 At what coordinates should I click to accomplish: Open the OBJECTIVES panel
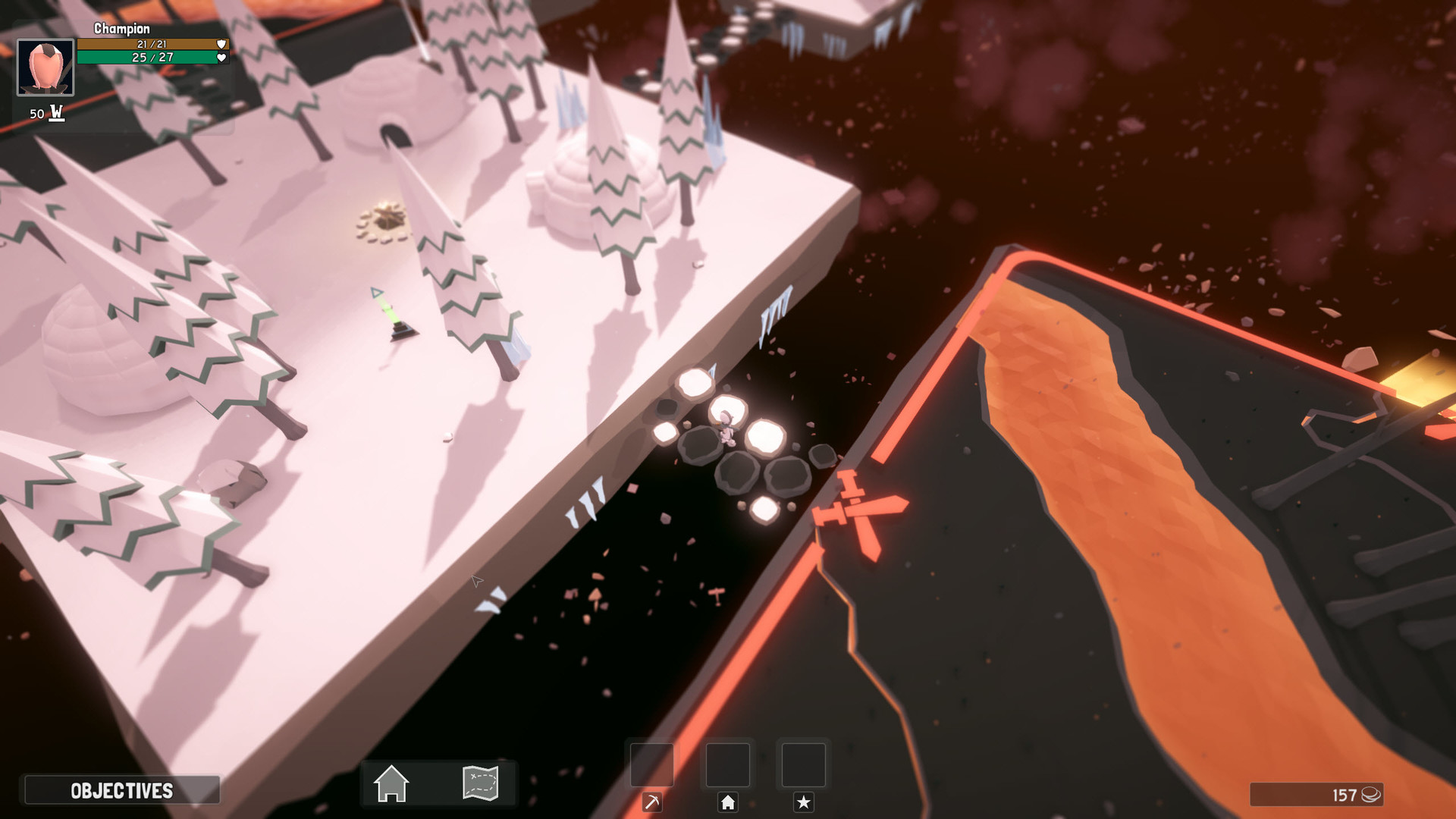[120, 791]
